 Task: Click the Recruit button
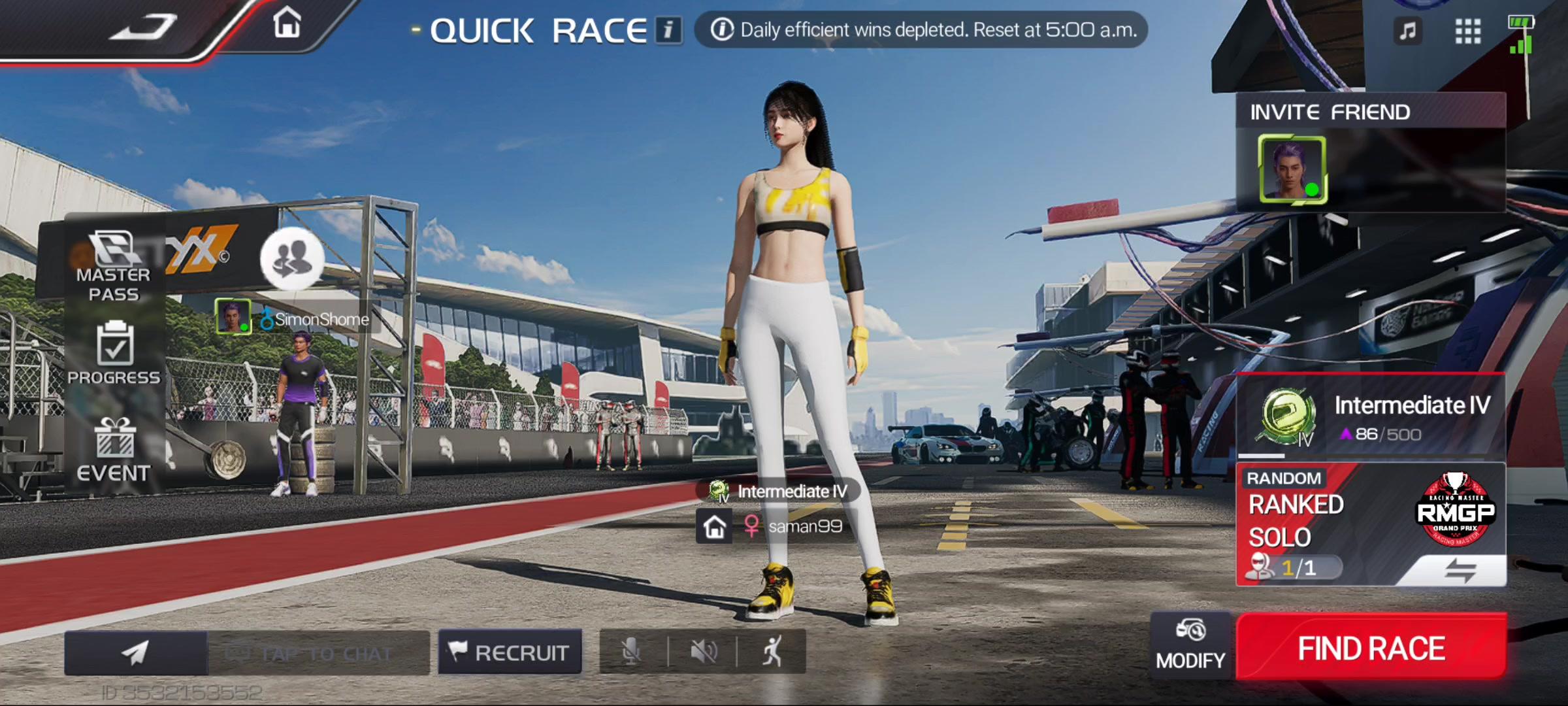[510, 652]
